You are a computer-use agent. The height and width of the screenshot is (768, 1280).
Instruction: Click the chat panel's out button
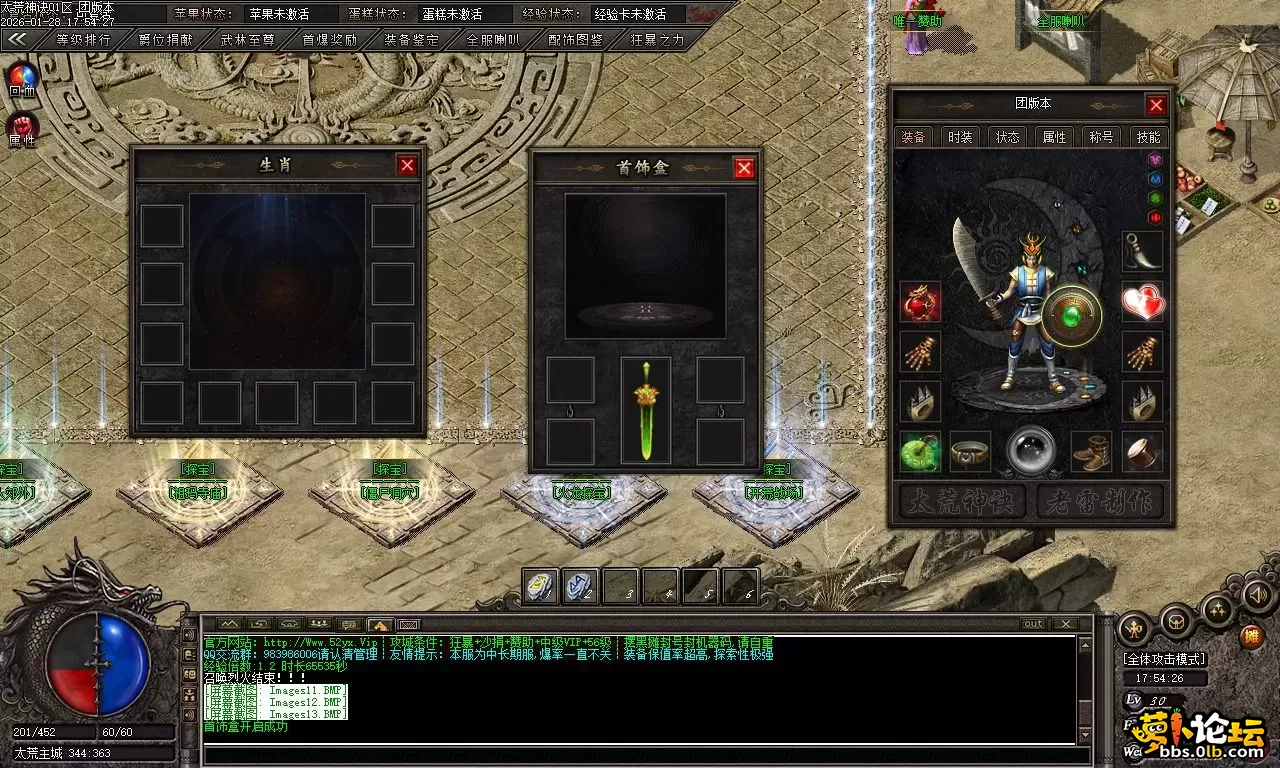point(1033,624)
